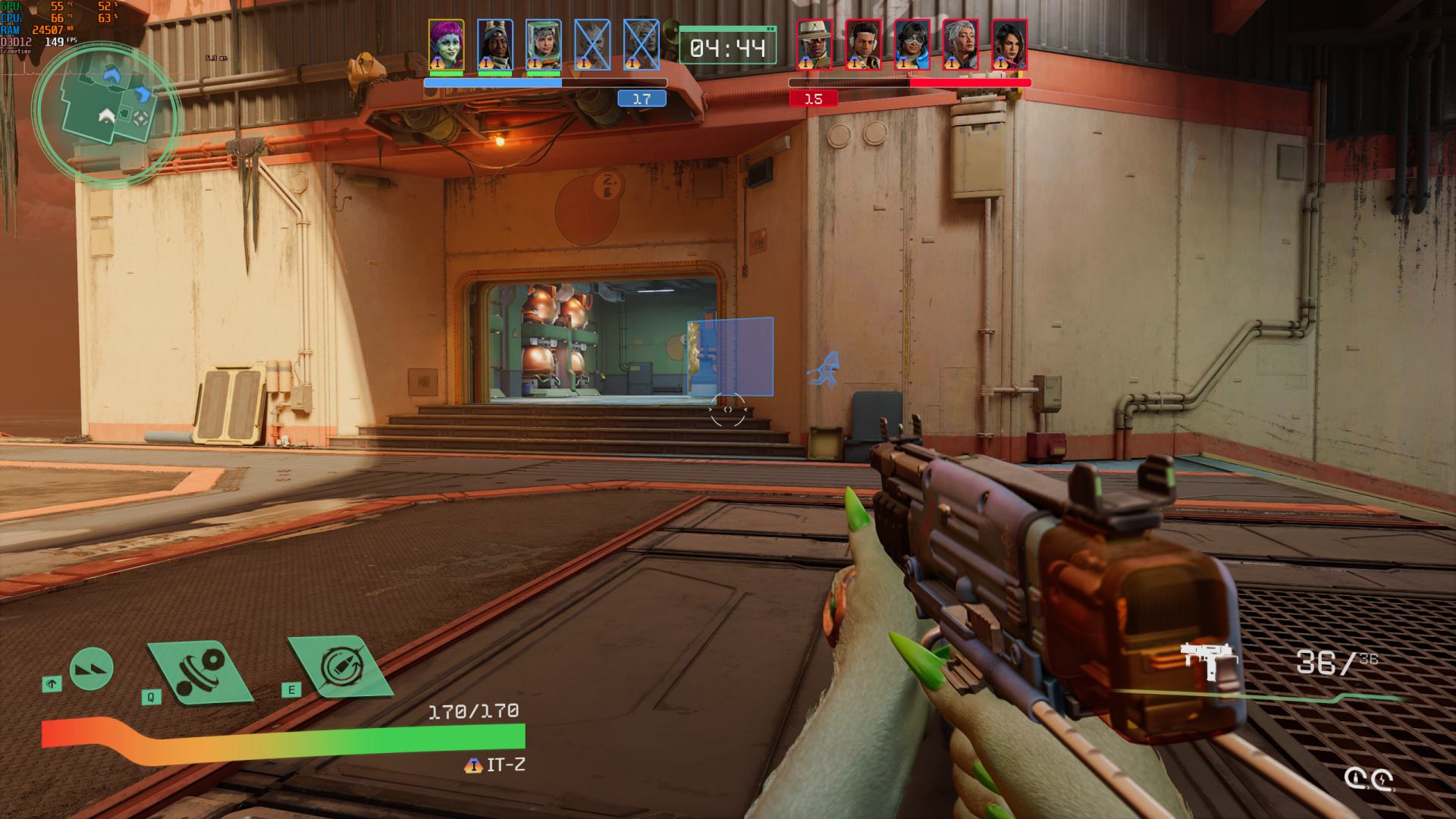Viewport: 1456px width, 819px height.
Task: Pick the teammate portrait with the green helmet
Action: pyautogui.click(x=543, y=45)
